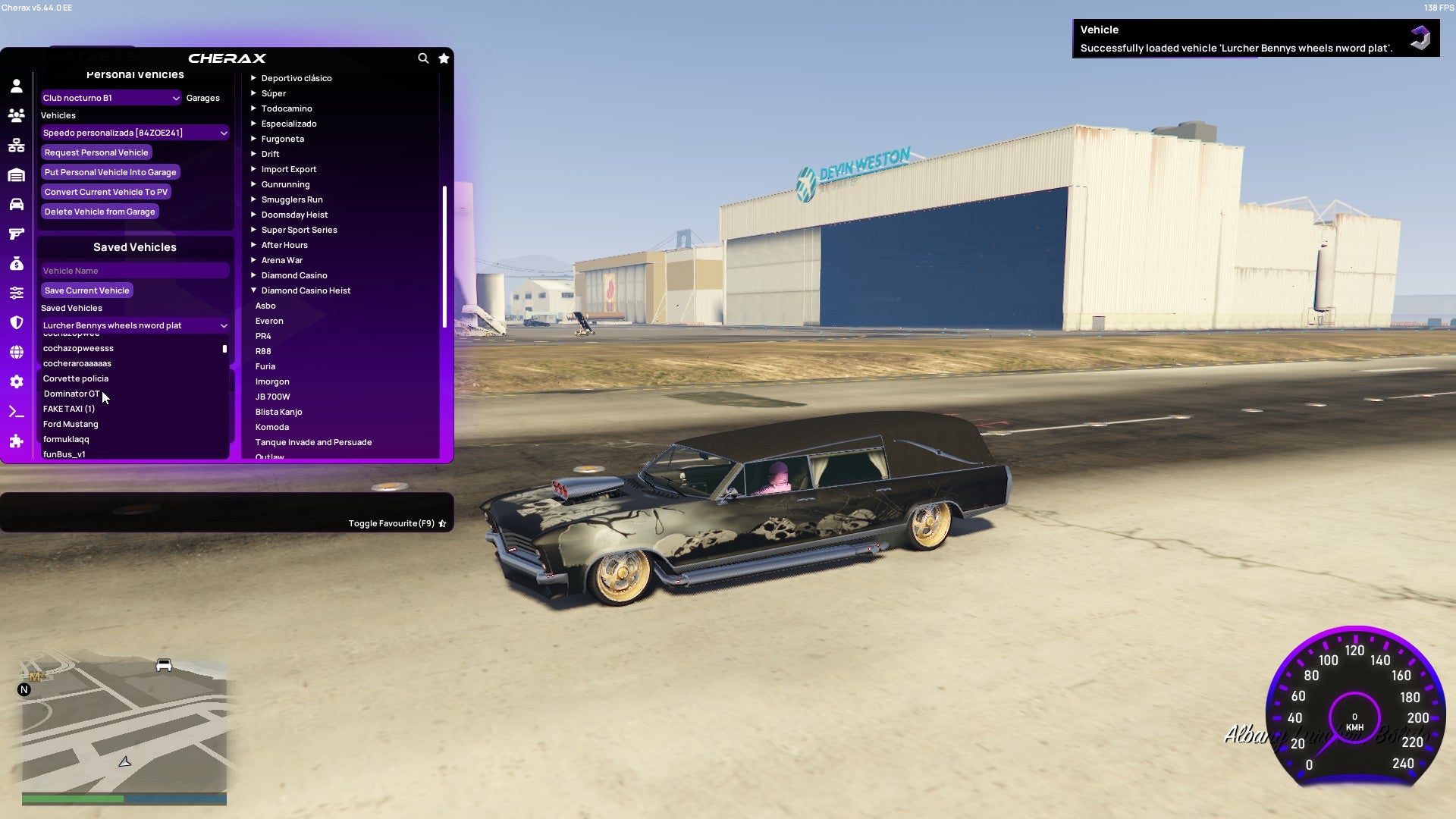Collapse the Diamond Casino Heist category

coord(306,290)
